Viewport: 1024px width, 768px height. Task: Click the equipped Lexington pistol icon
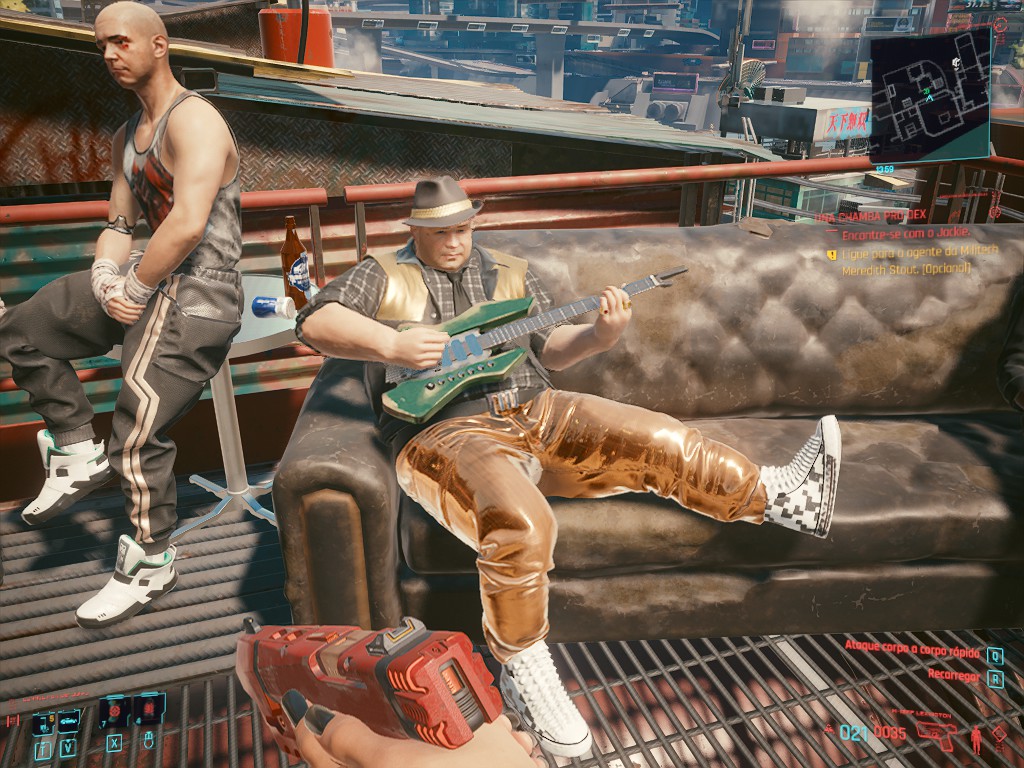(x=935, y=733)
